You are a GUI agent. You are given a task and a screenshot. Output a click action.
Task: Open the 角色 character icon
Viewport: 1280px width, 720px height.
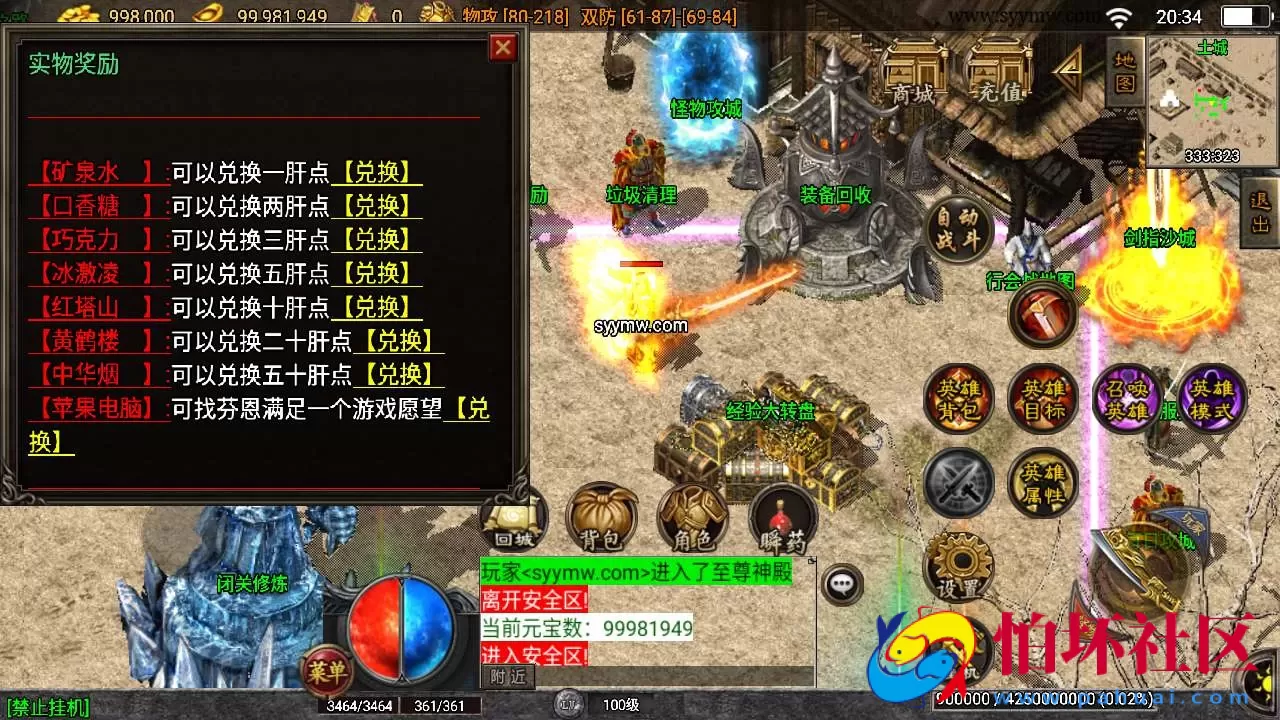click(x=693, y=516)
